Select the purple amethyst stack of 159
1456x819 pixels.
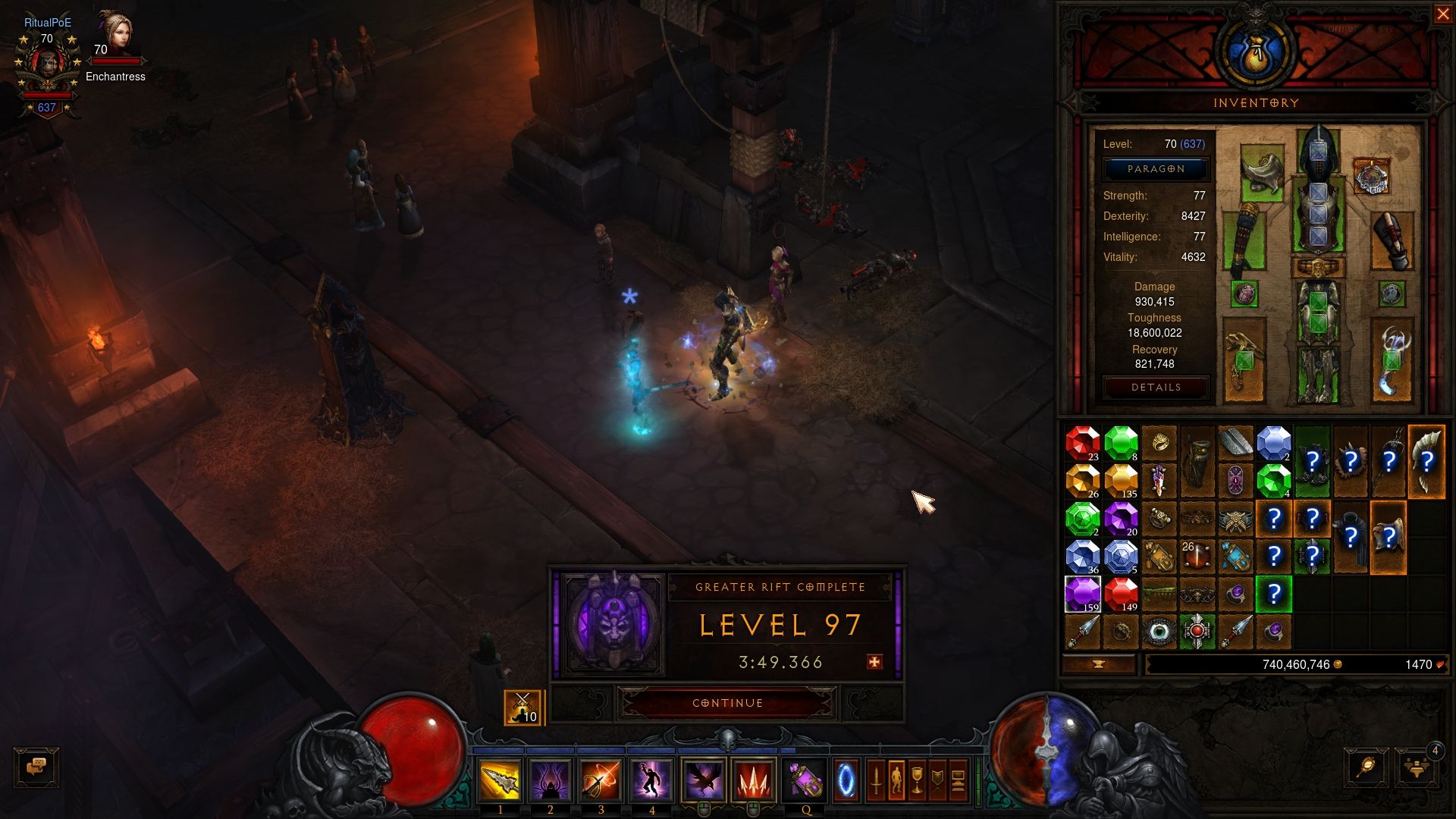1082,593
